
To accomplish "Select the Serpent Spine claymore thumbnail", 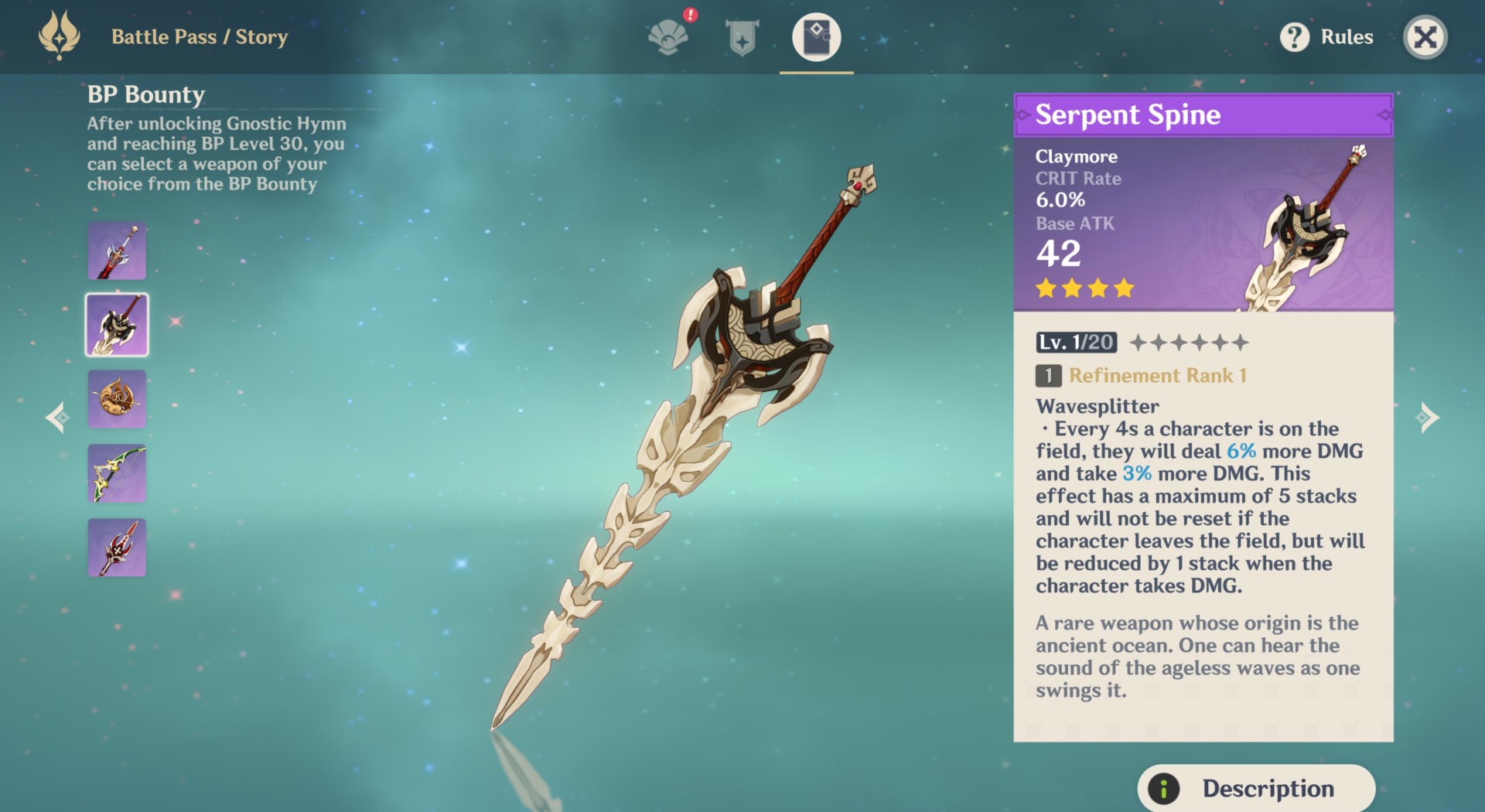I will click(117, 325).
